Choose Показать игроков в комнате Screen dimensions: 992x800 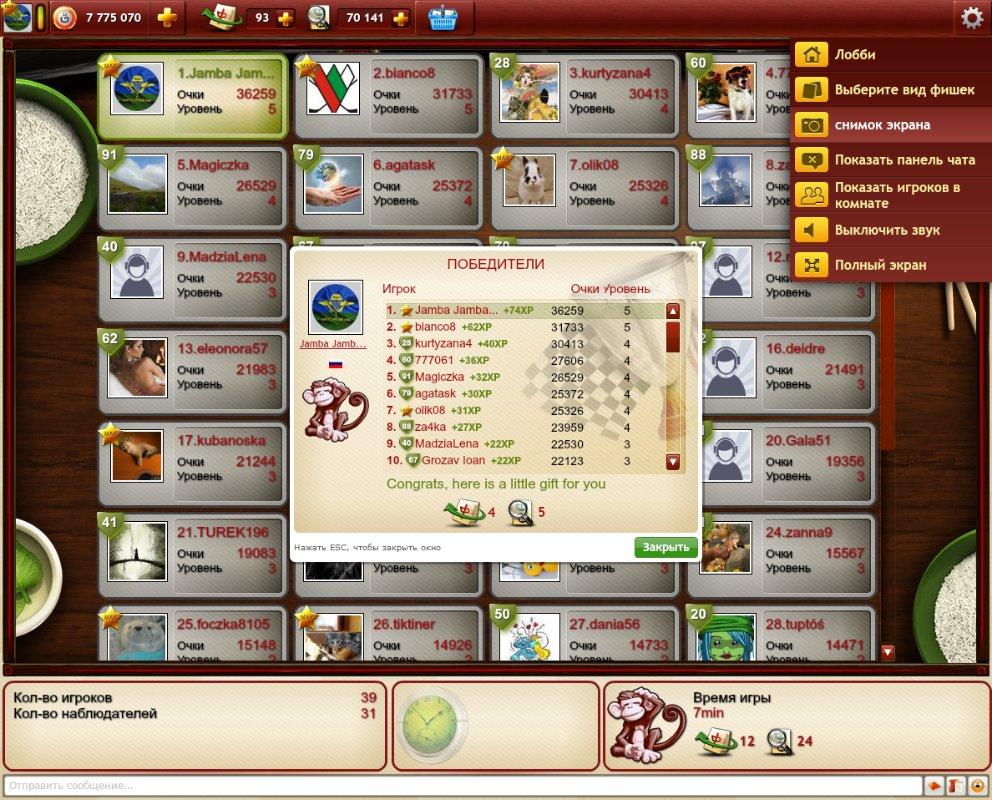click(x=897, y=195)
